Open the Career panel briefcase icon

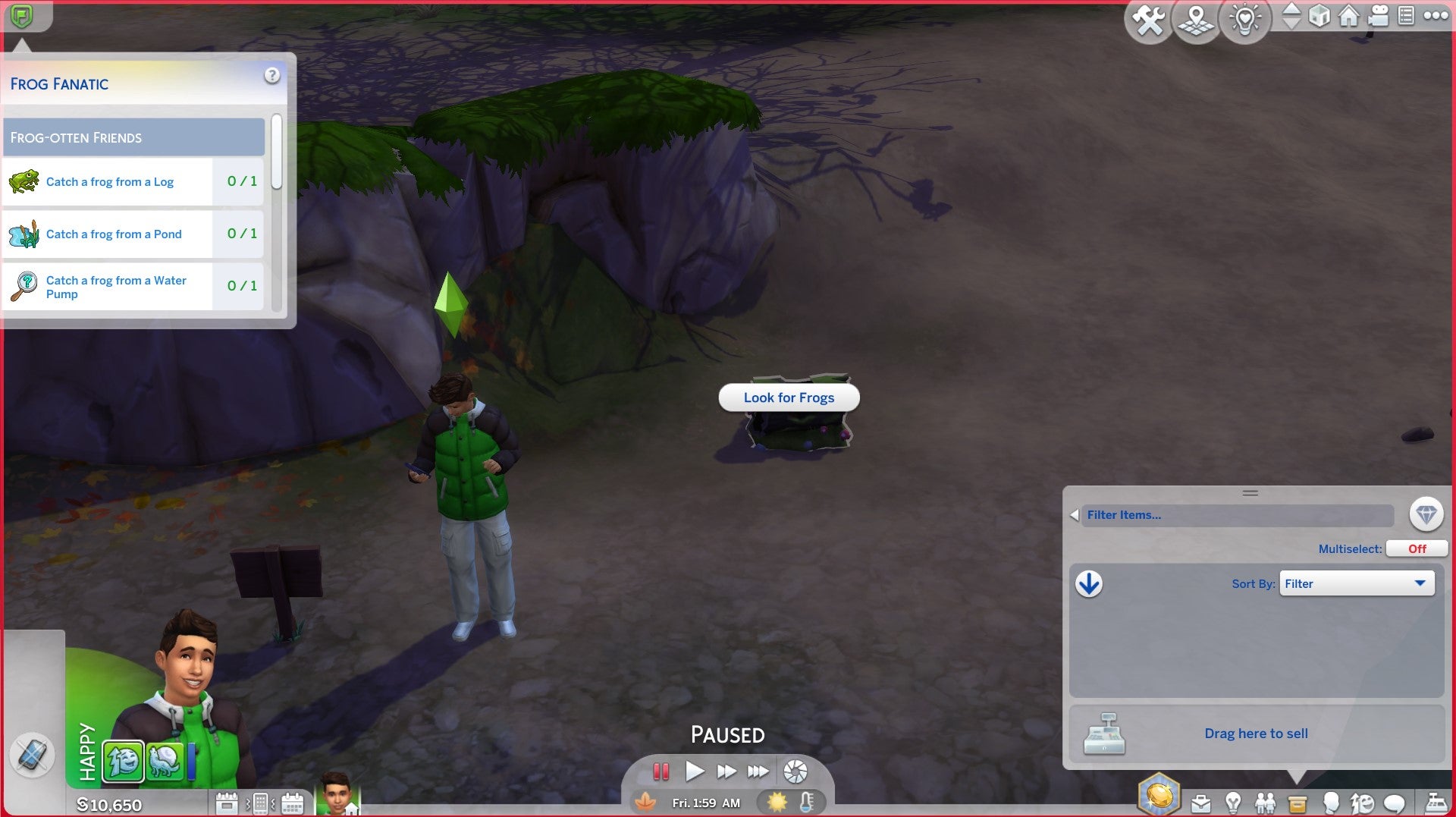pos(1201,803)
